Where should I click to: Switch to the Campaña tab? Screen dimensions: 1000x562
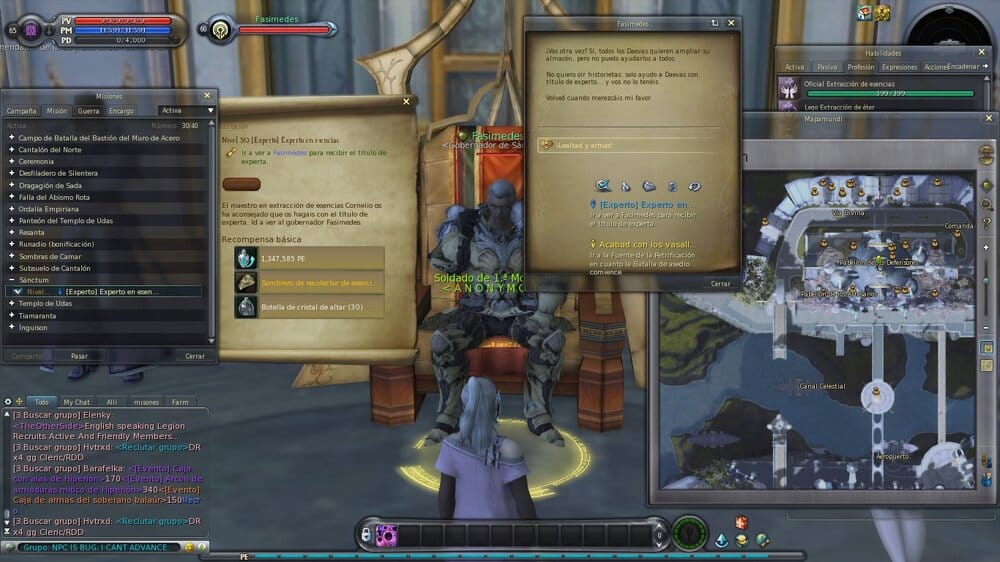(x=22, y=111)
